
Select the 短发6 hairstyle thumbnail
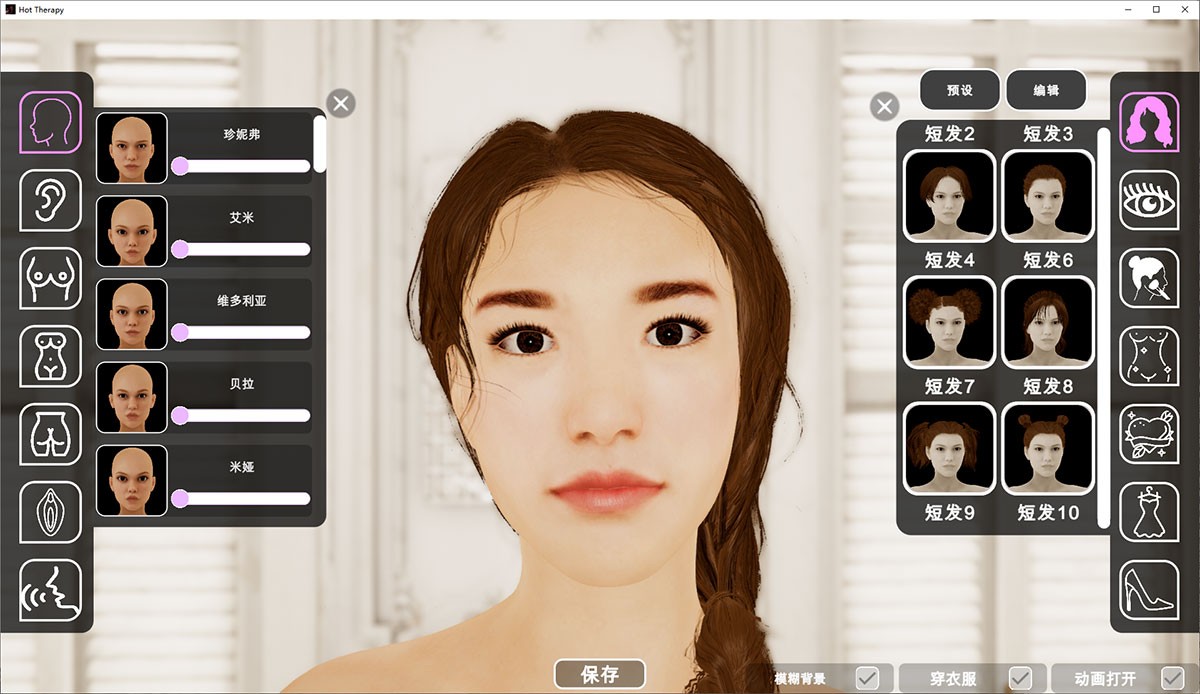tap(1047, 322)
